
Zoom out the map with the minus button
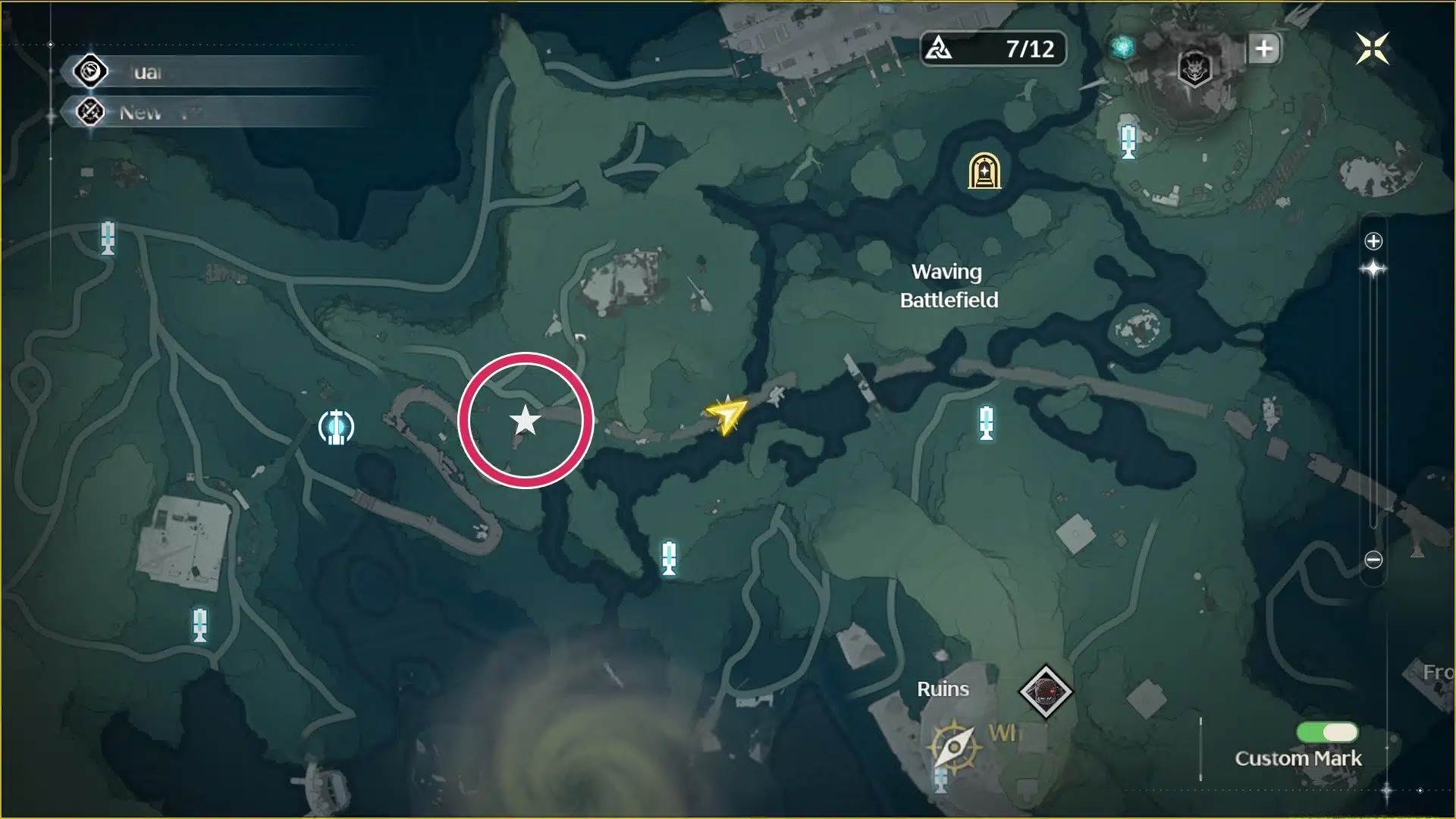point(1373,560)
